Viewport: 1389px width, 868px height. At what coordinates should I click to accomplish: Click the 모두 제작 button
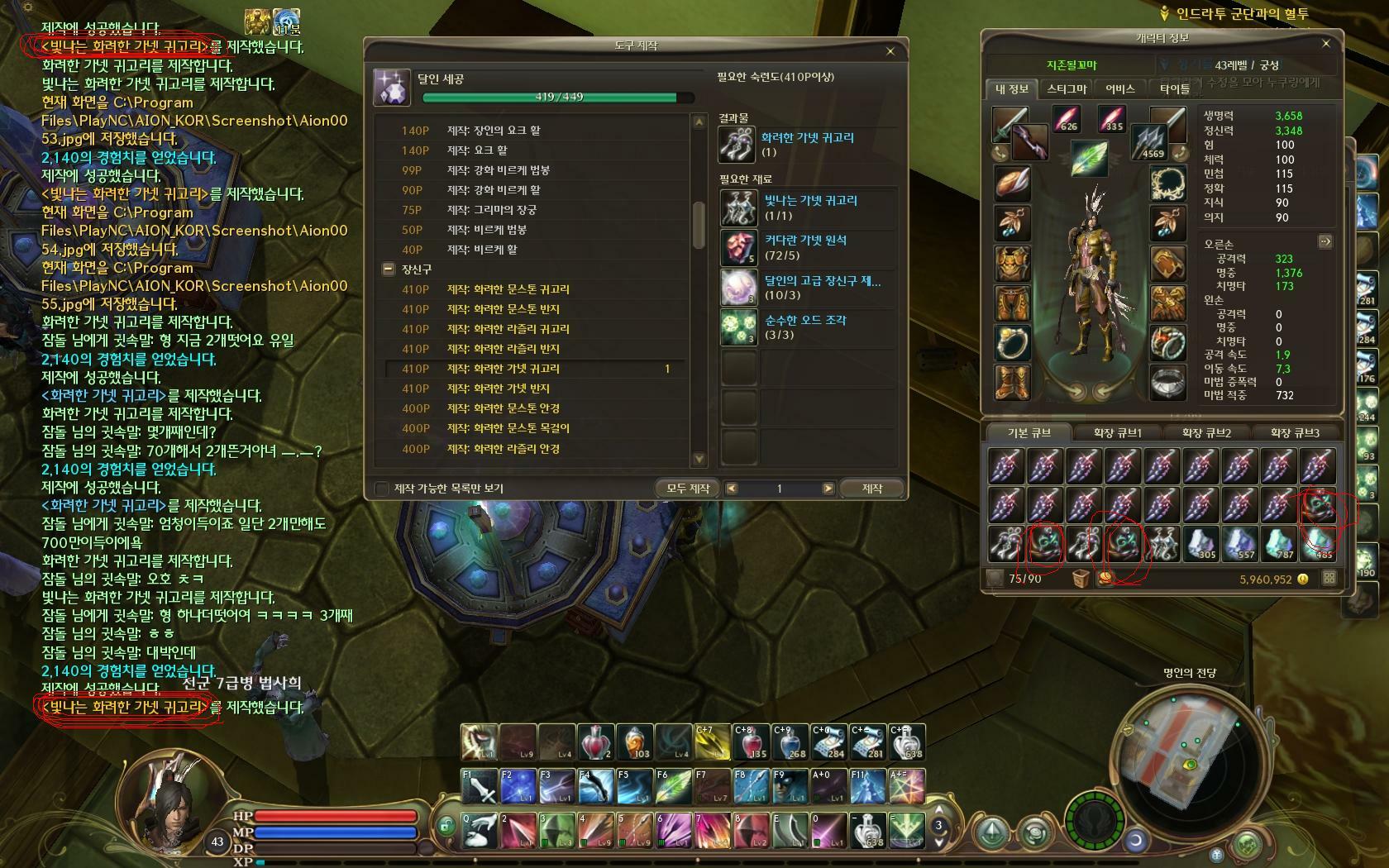[688, 489]
